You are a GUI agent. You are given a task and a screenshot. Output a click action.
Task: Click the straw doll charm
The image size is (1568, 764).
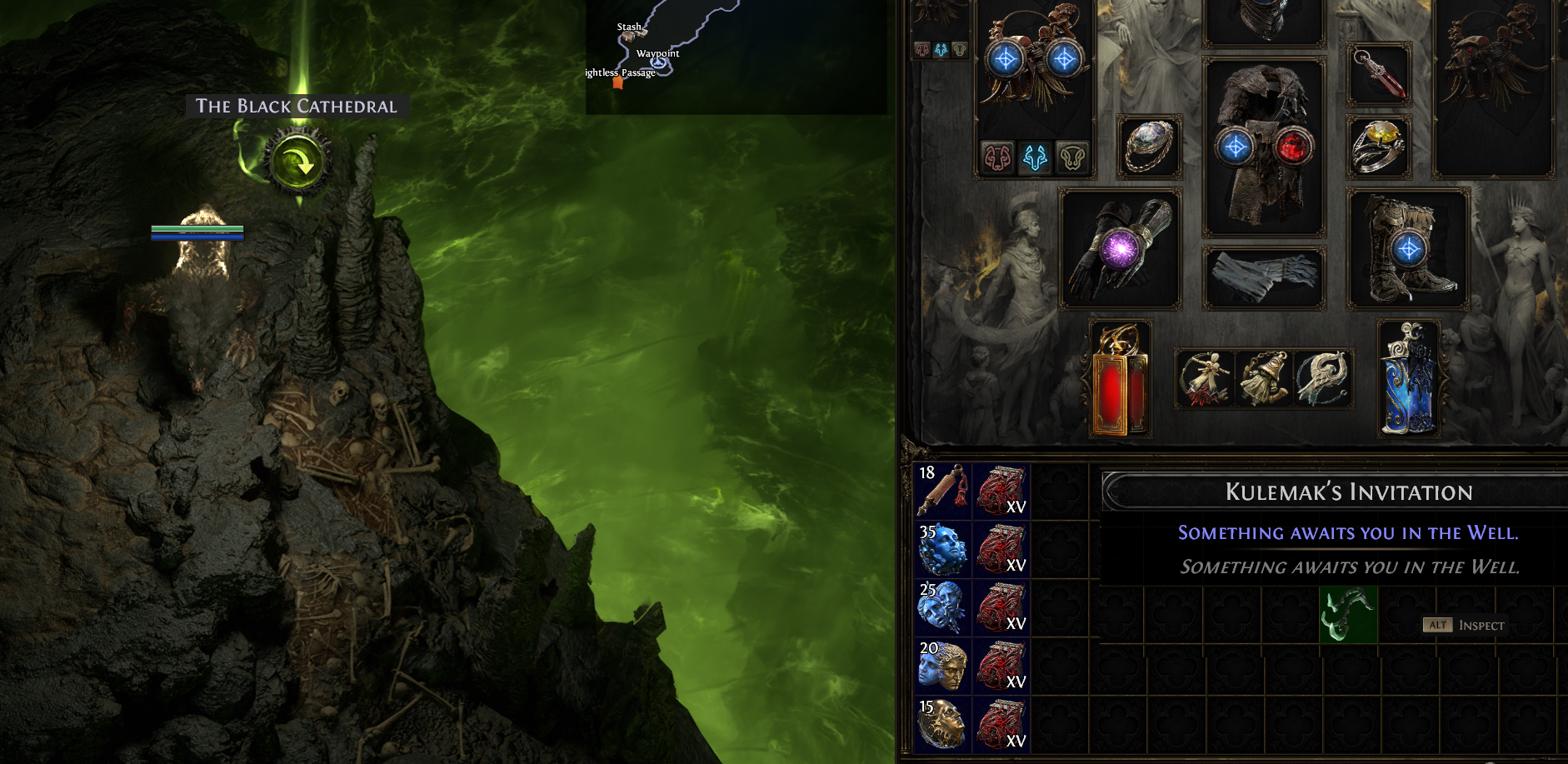click(x=1206, y=378)
